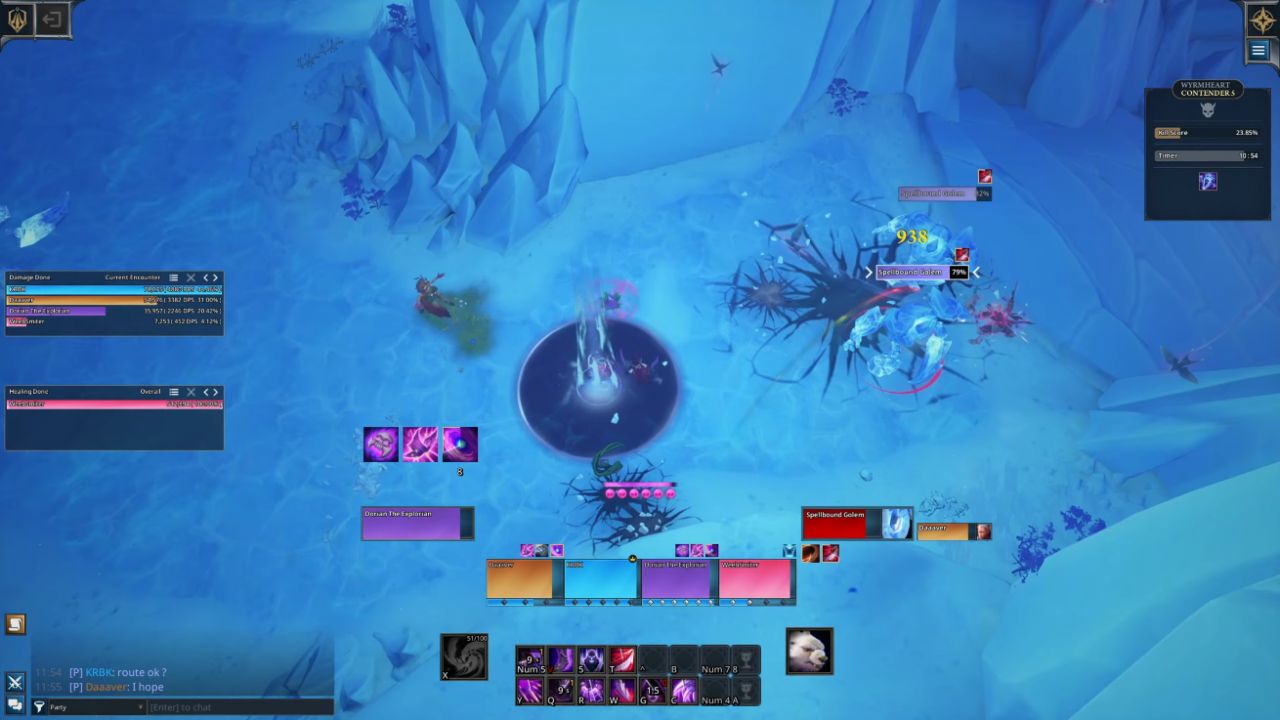
Task: Activate the red slash ability bound to T
Action: [x=622, y=659]
